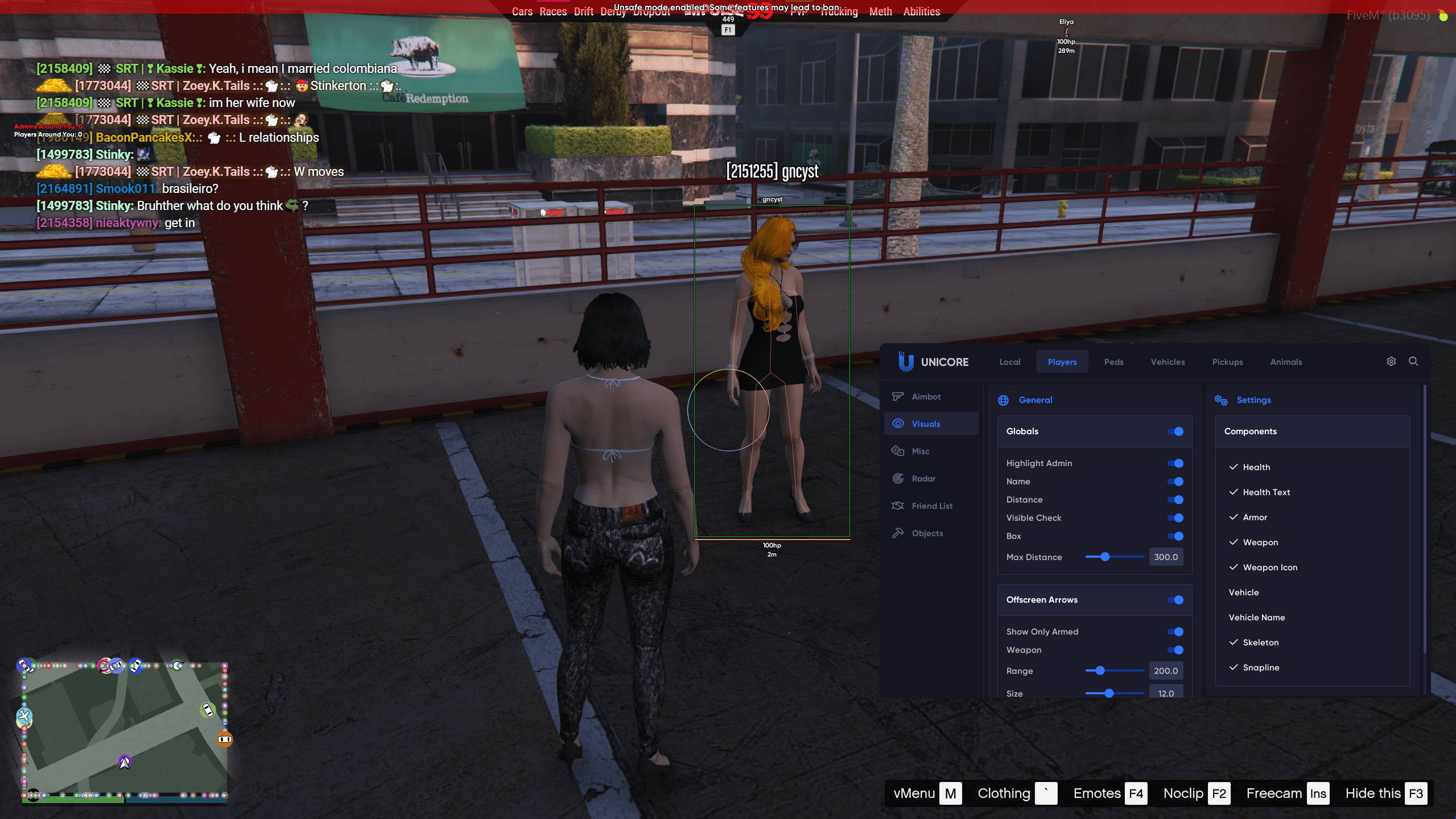Select Misc in the sidebar
Screen dimensions: 1456x819
pyautogui.click(x=920, y=451)
